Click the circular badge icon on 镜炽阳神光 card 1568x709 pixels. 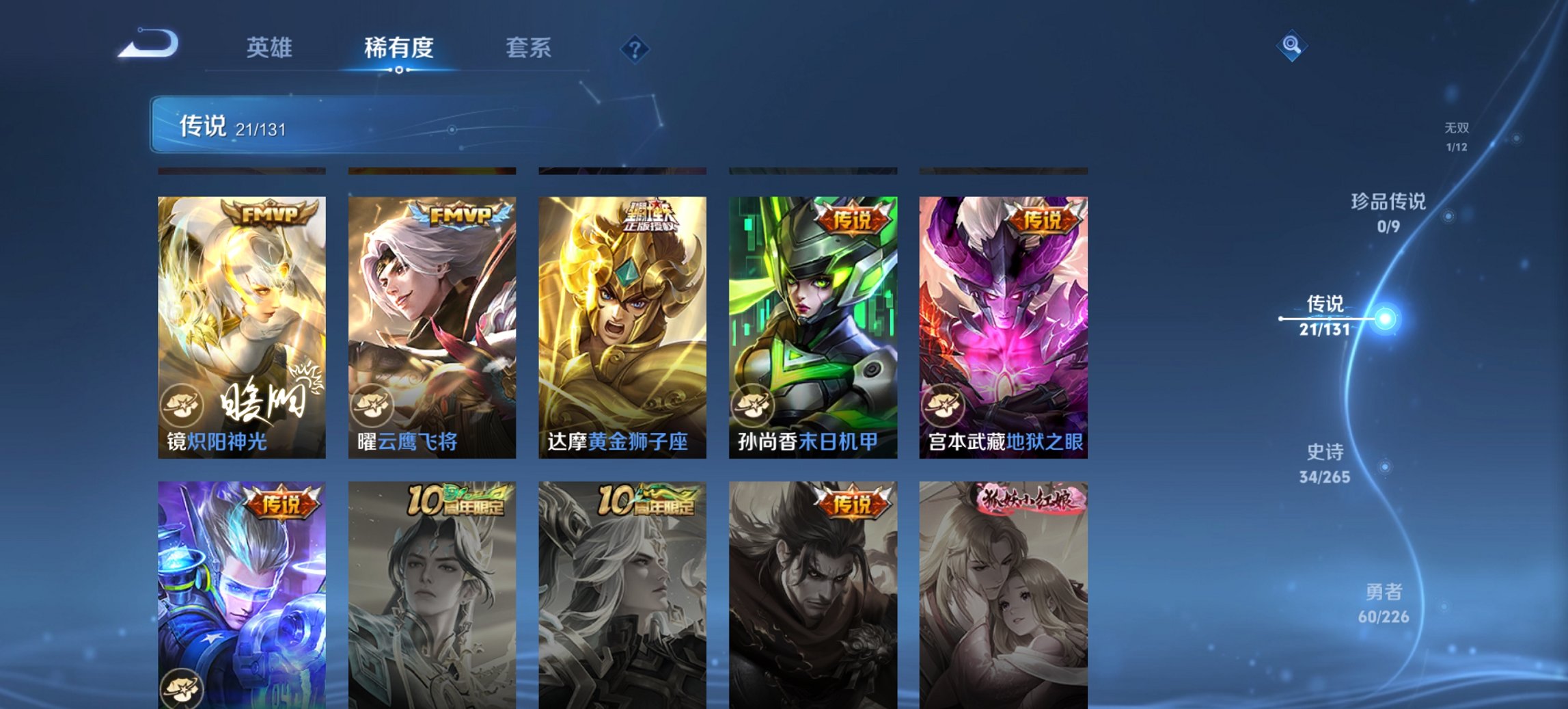(183, 406)
